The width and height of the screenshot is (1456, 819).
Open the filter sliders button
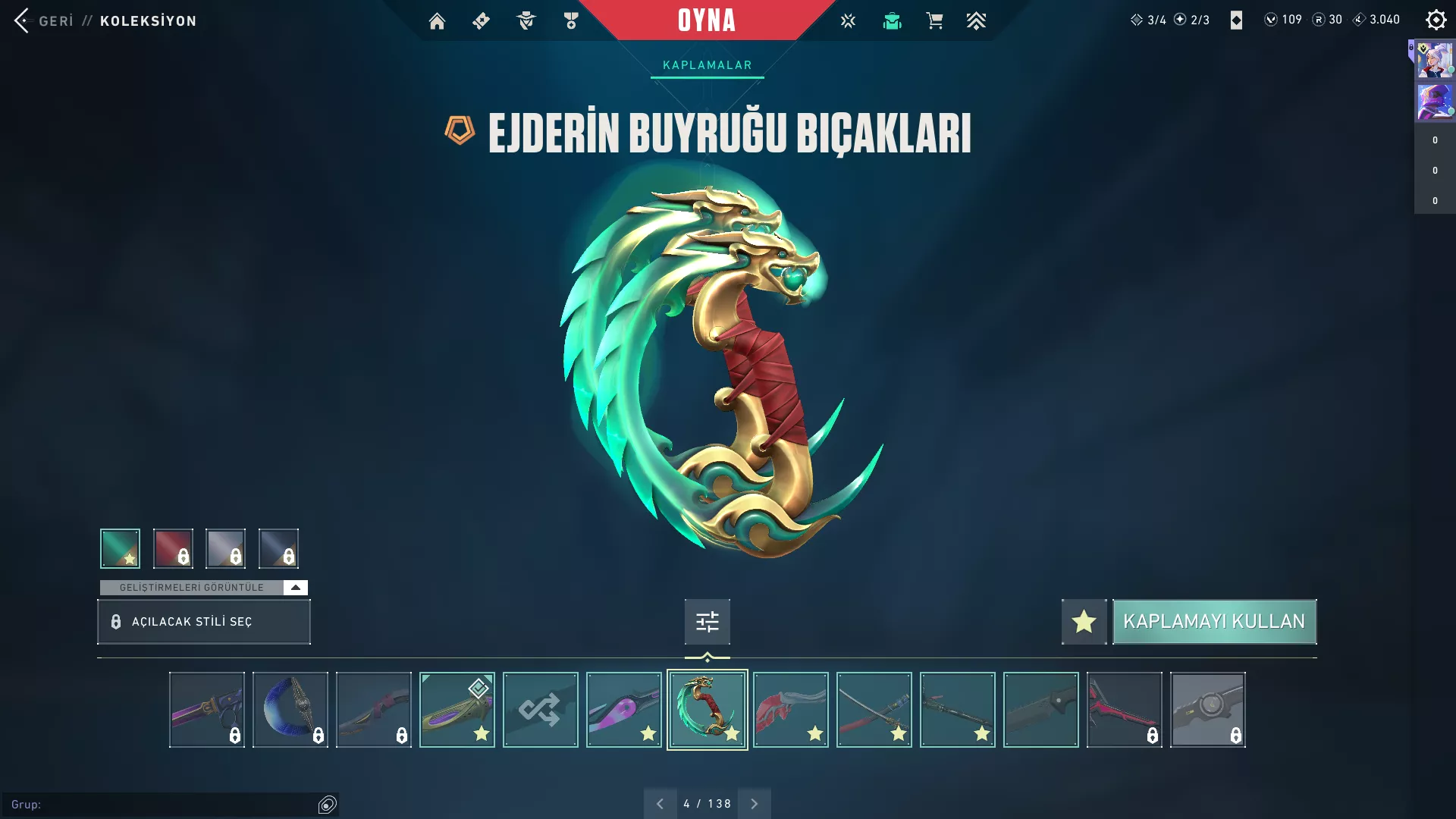pyautogui.click(x=707, y=622)
